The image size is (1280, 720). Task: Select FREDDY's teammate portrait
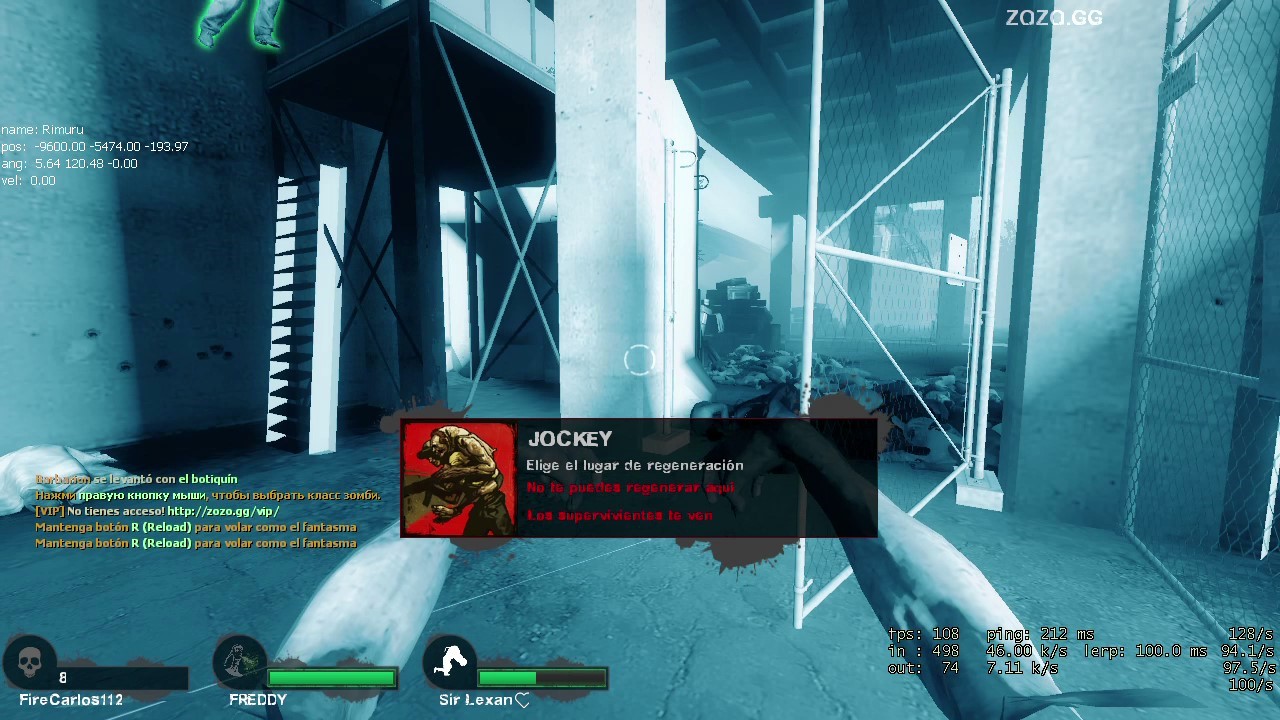click(x=240, y=661)
